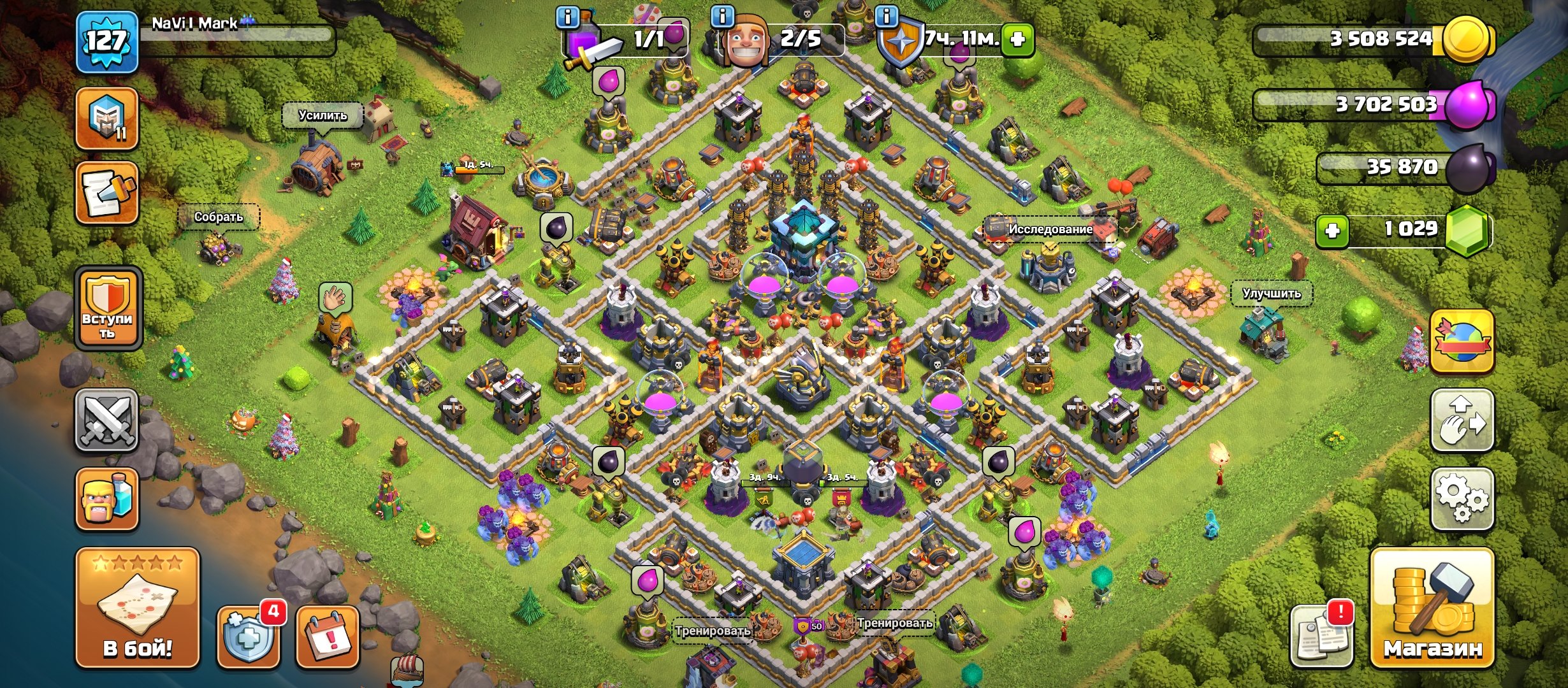Screen dimensions: 1568x688
Task: Open the Shop (Магазин) menu
Action: click(1432, 608)
